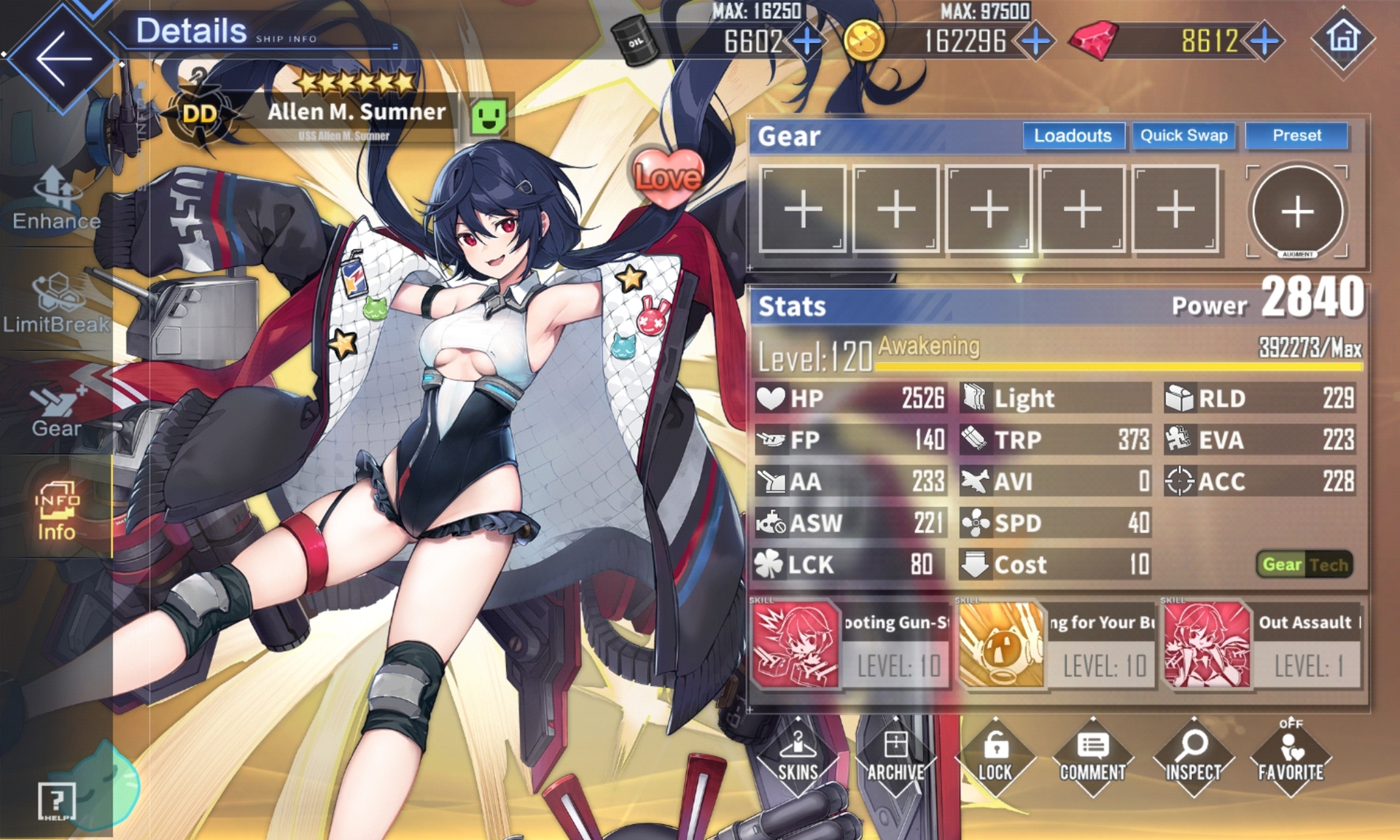Go back using the arrow button
1400x840 pixels.
(62, 58)
